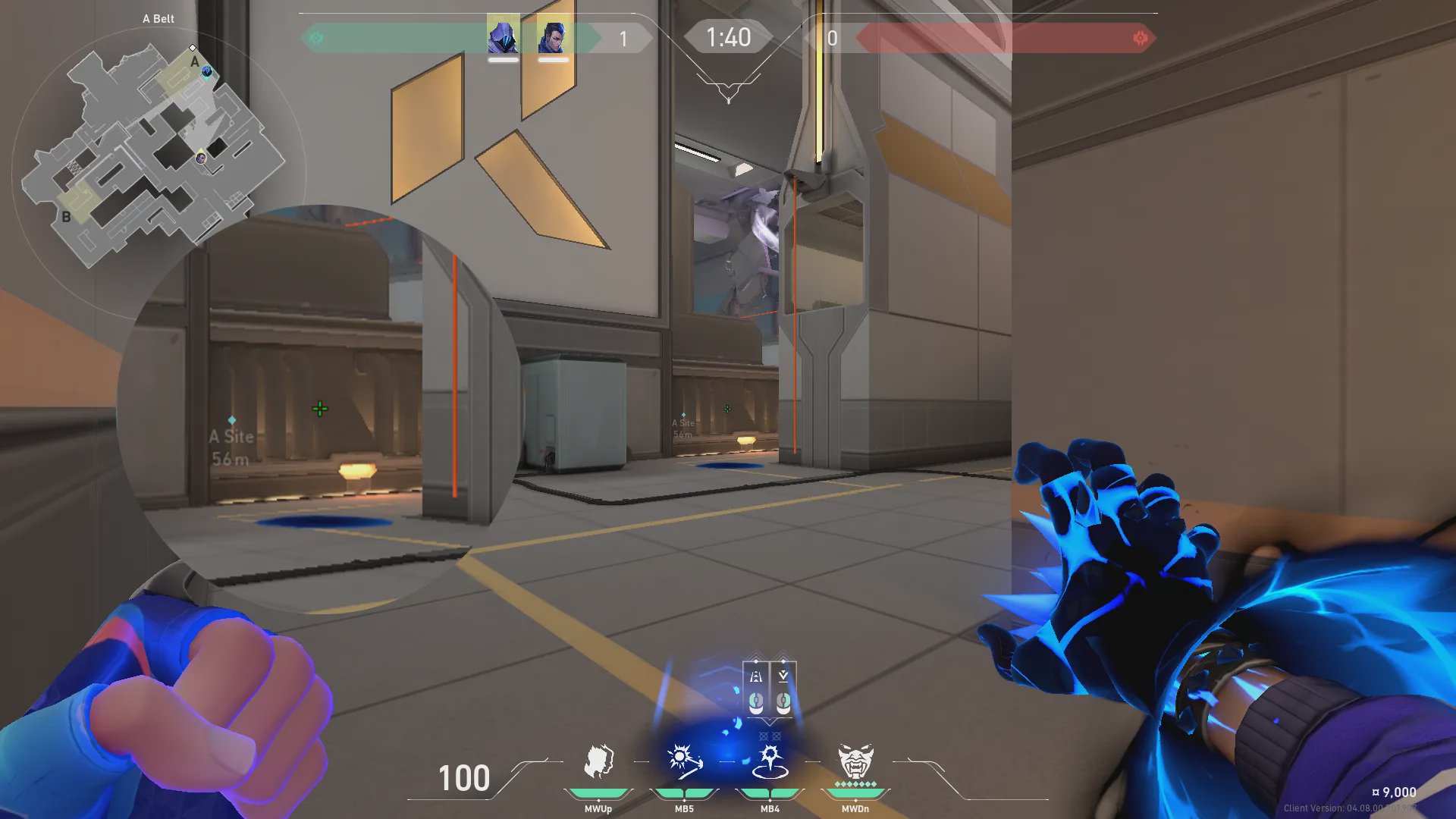Trigger the Dimensional Drift mask ultimate icon
This screenshot has height=819, width=1456.
855,761
